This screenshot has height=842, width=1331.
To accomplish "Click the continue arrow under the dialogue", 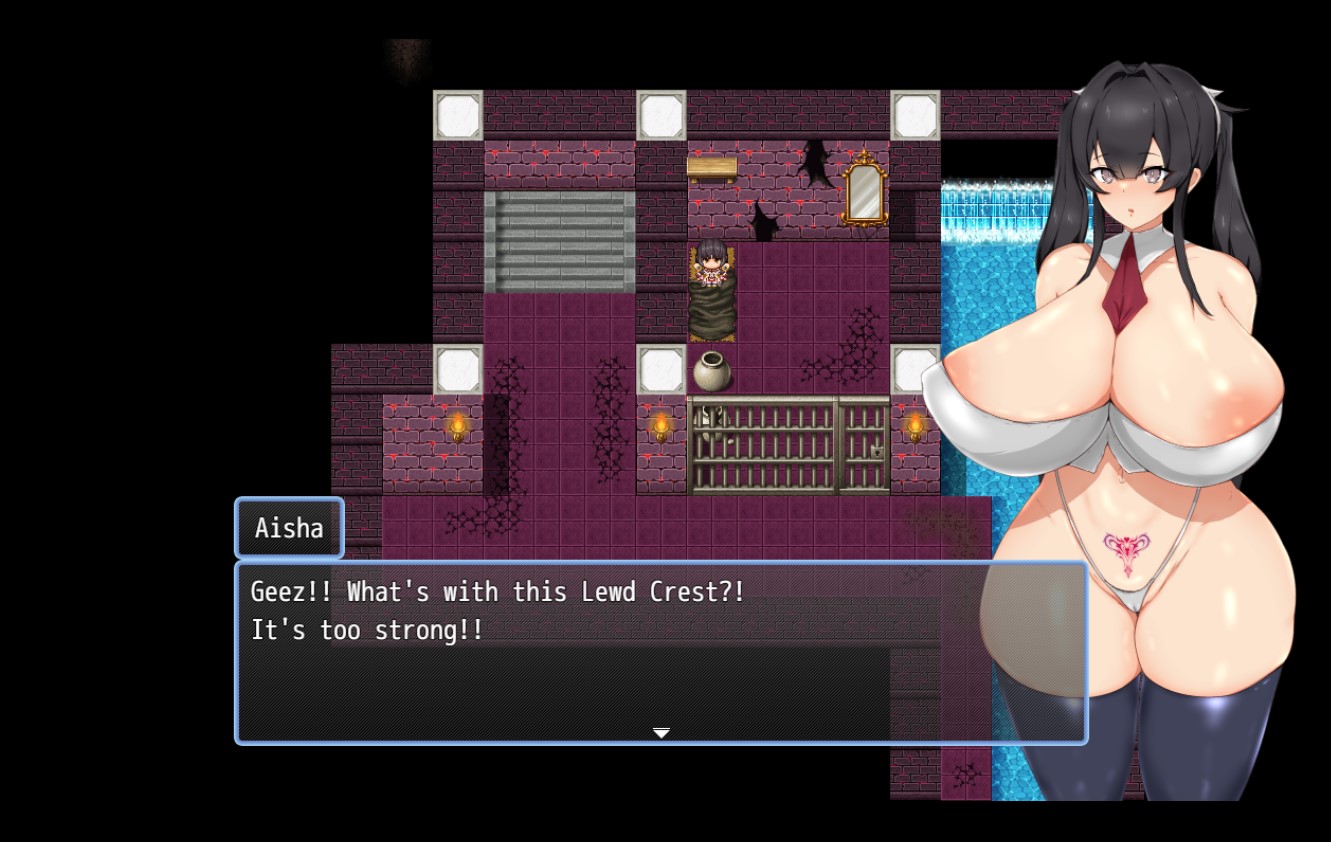I will [661, 733].
